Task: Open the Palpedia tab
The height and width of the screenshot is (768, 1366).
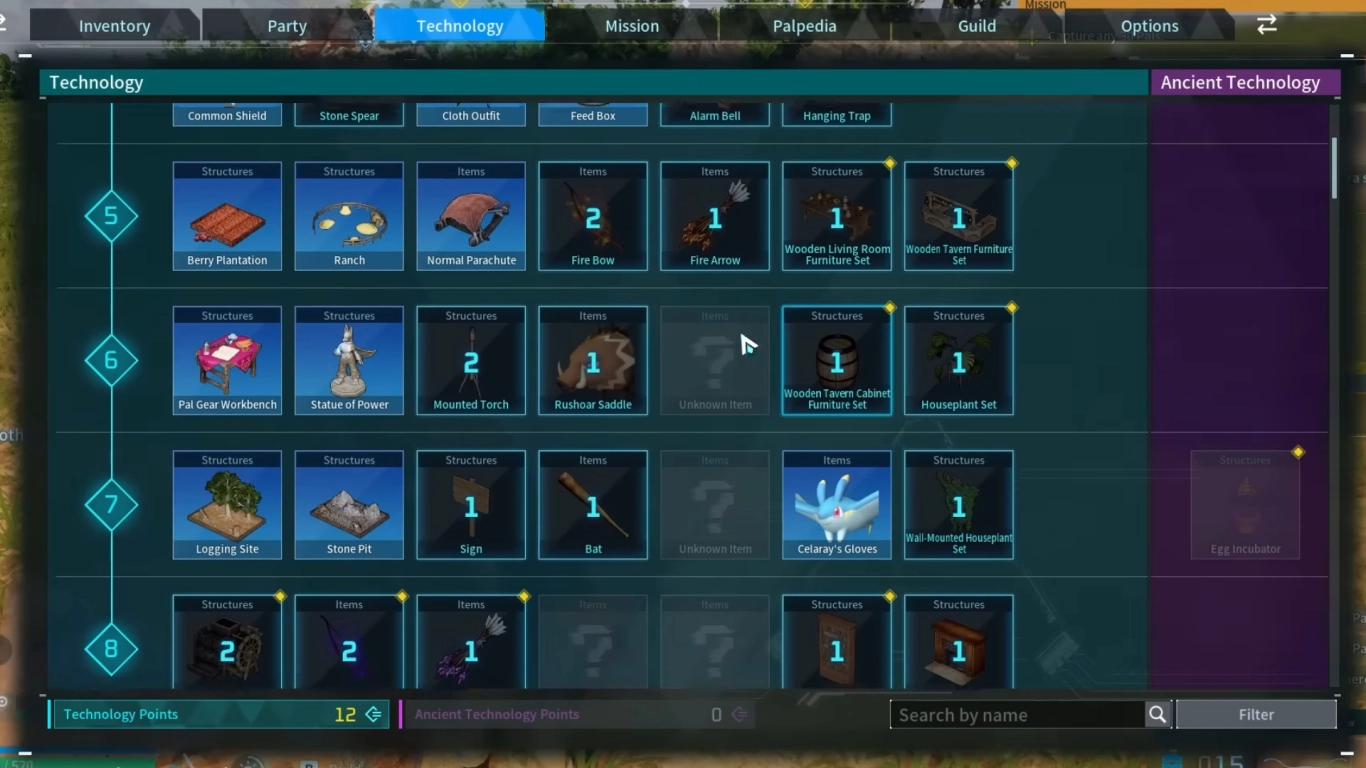Action: pos(804,26)
